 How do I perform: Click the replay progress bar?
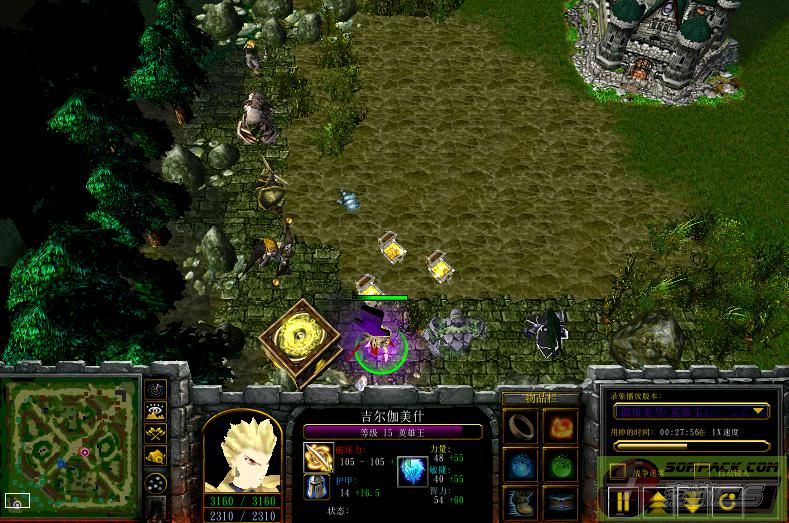click(689, 445)
